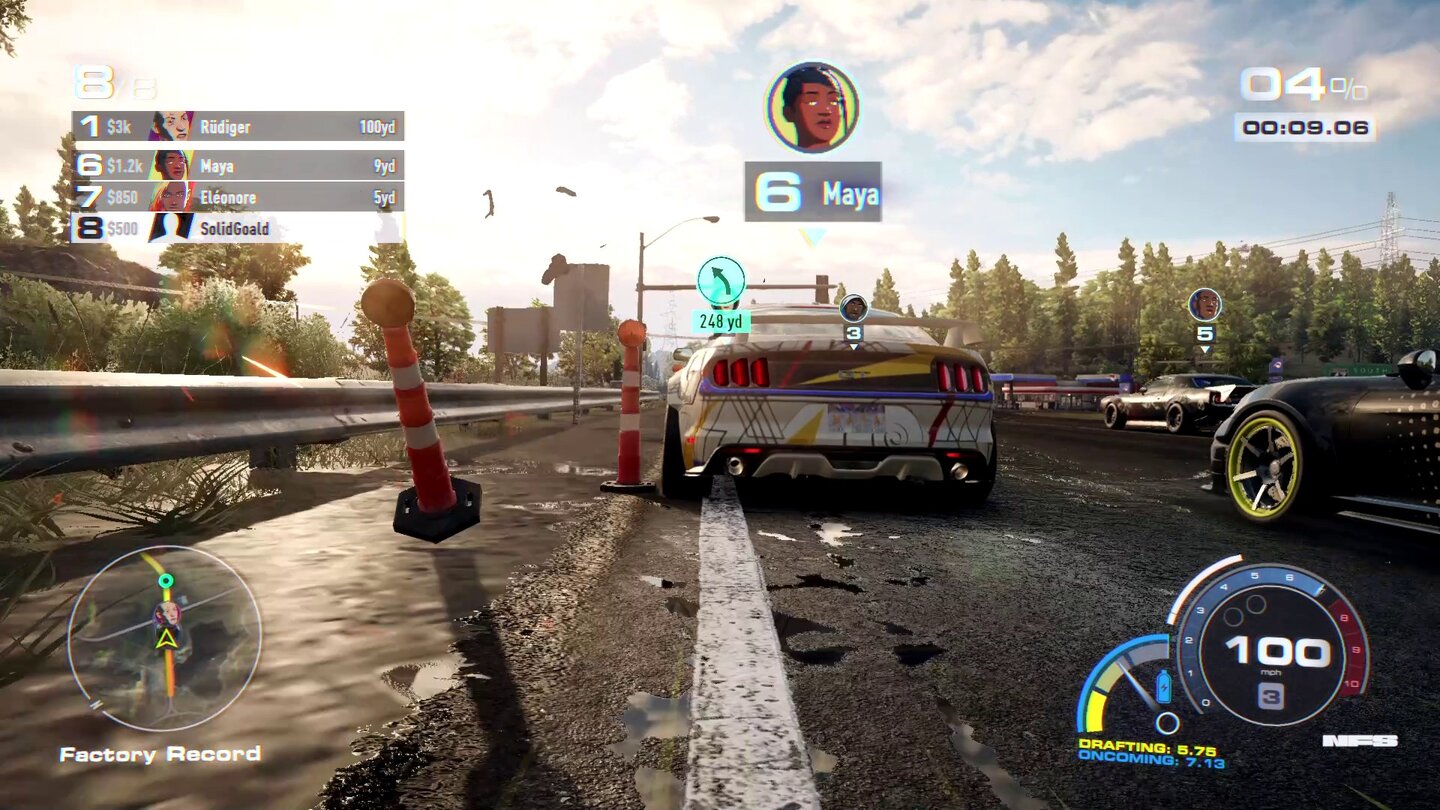Click the racer 5 marker over the black car

1206,305
